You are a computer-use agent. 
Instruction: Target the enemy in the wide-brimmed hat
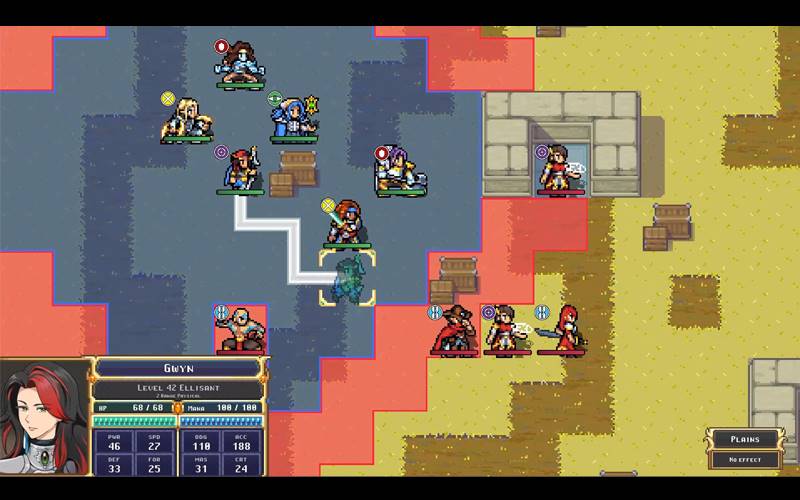click(x=455, y=330)
